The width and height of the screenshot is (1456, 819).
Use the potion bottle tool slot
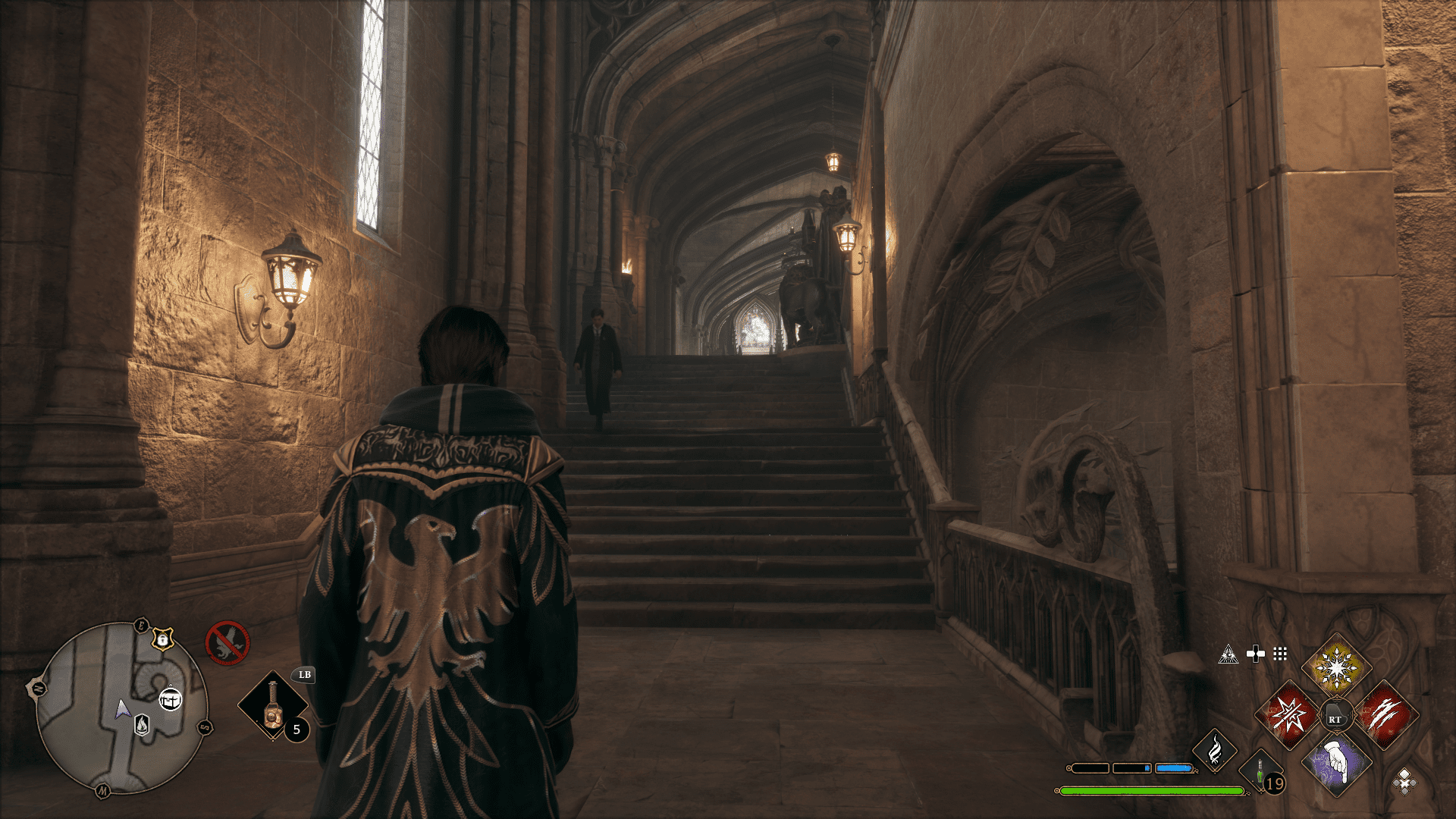tap(273, 705)
